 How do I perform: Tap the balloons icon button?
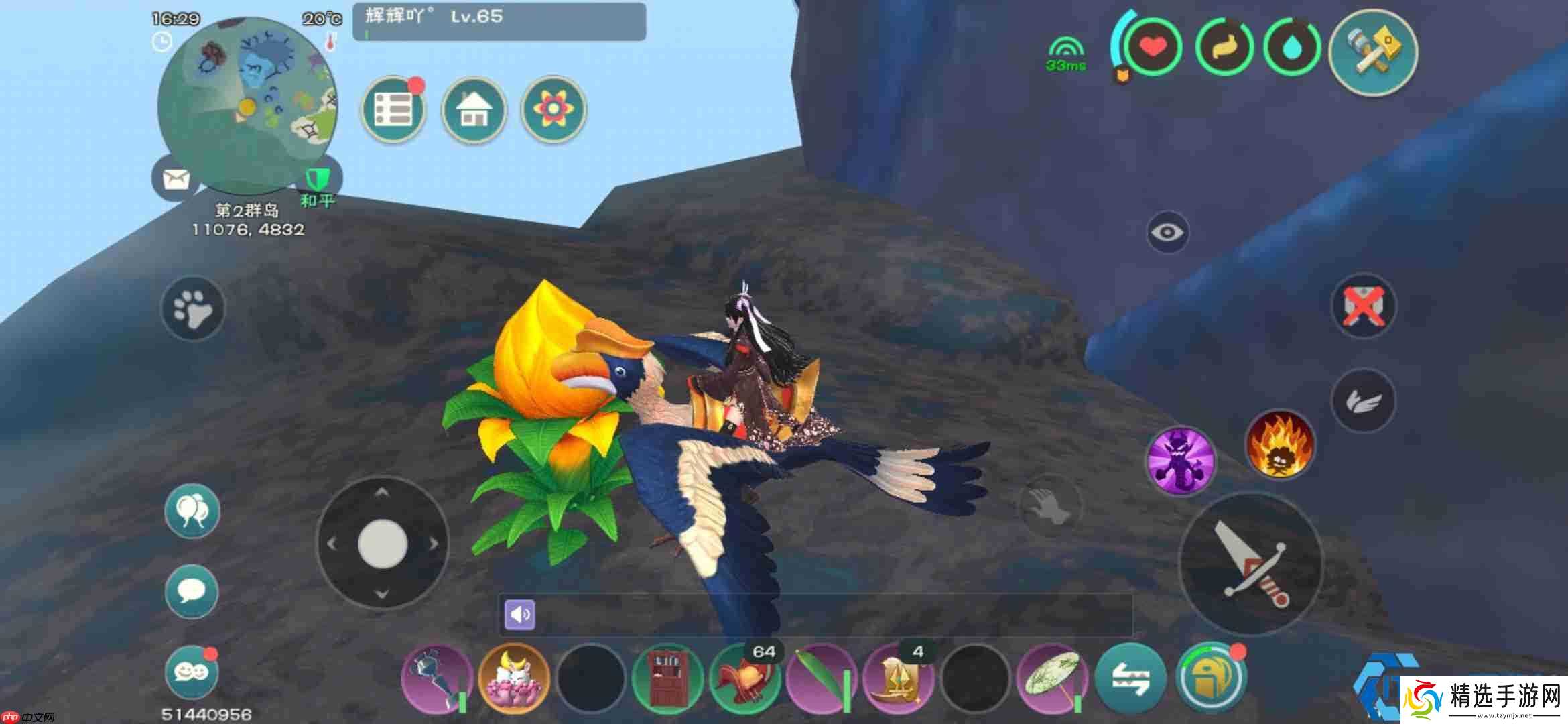[x=192, y=511]
